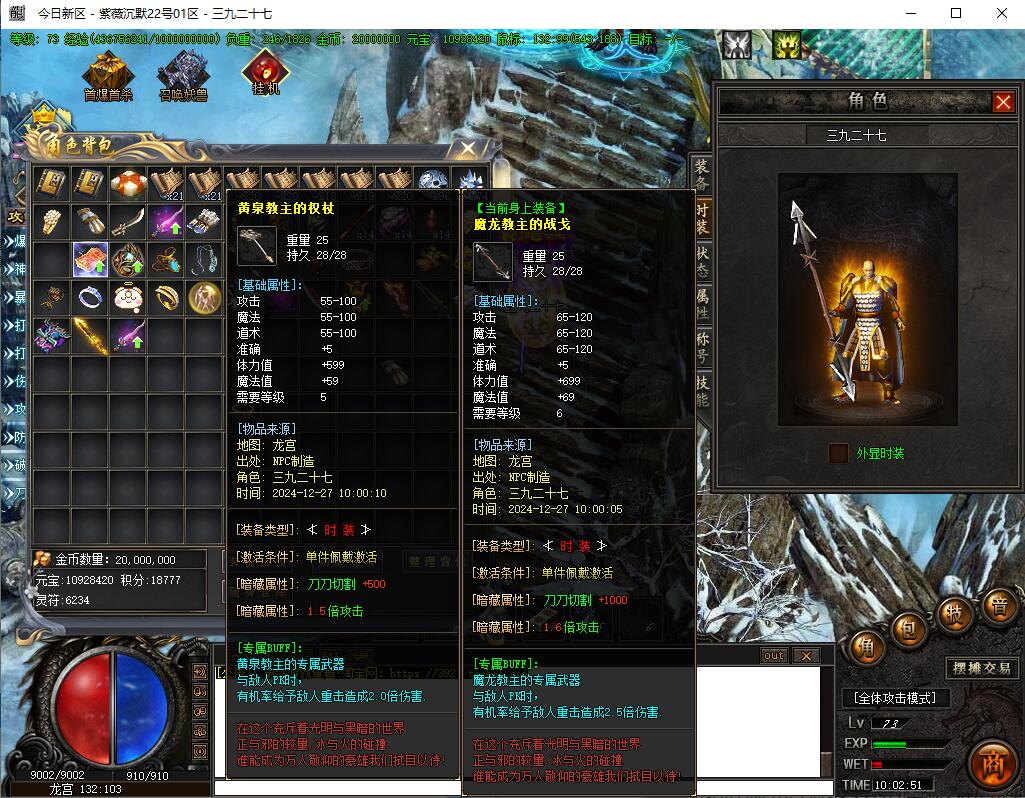Close the 角色 character panel

(1003, 102)
